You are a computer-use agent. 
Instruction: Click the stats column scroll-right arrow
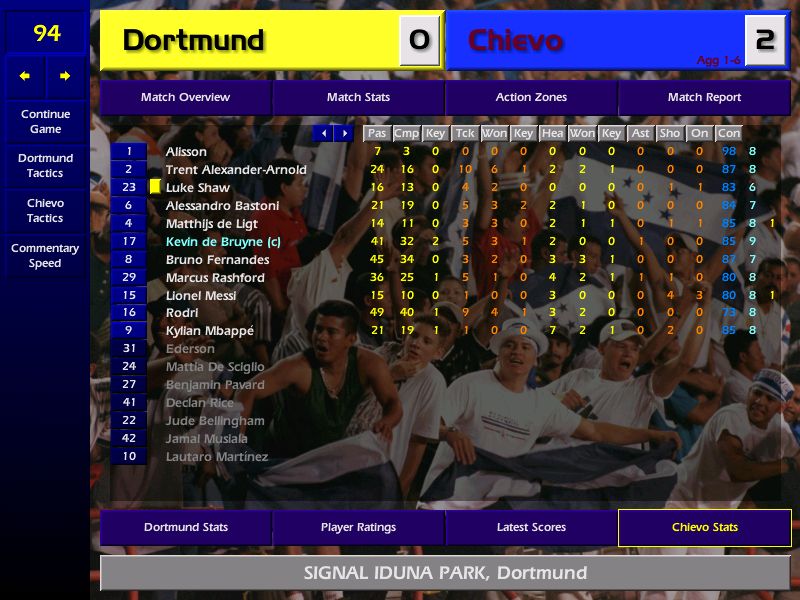(344, 133)
